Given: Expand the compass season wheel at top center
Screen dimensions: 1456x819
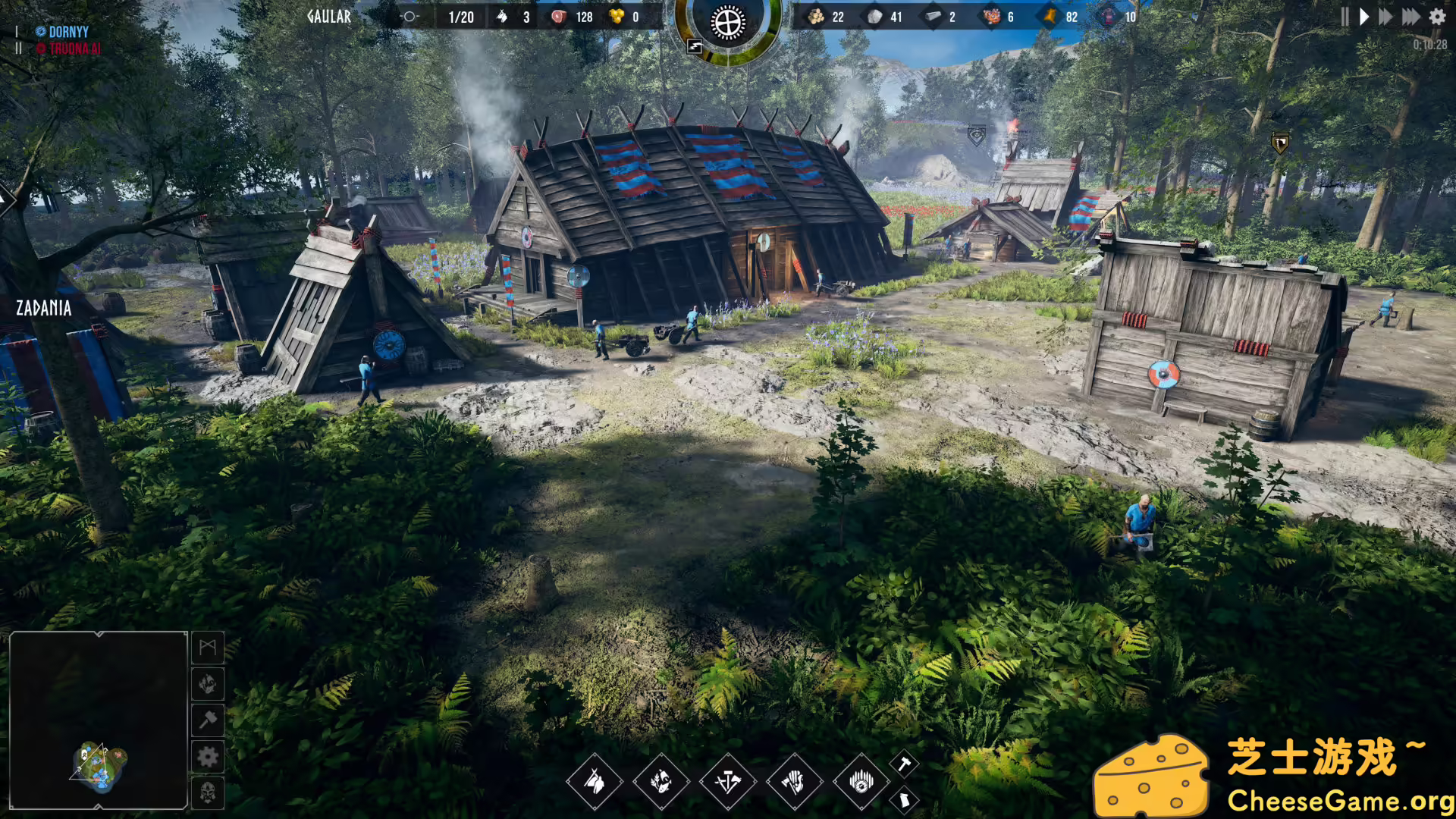Looking at the screenshot, I should (x=726, y=23).
